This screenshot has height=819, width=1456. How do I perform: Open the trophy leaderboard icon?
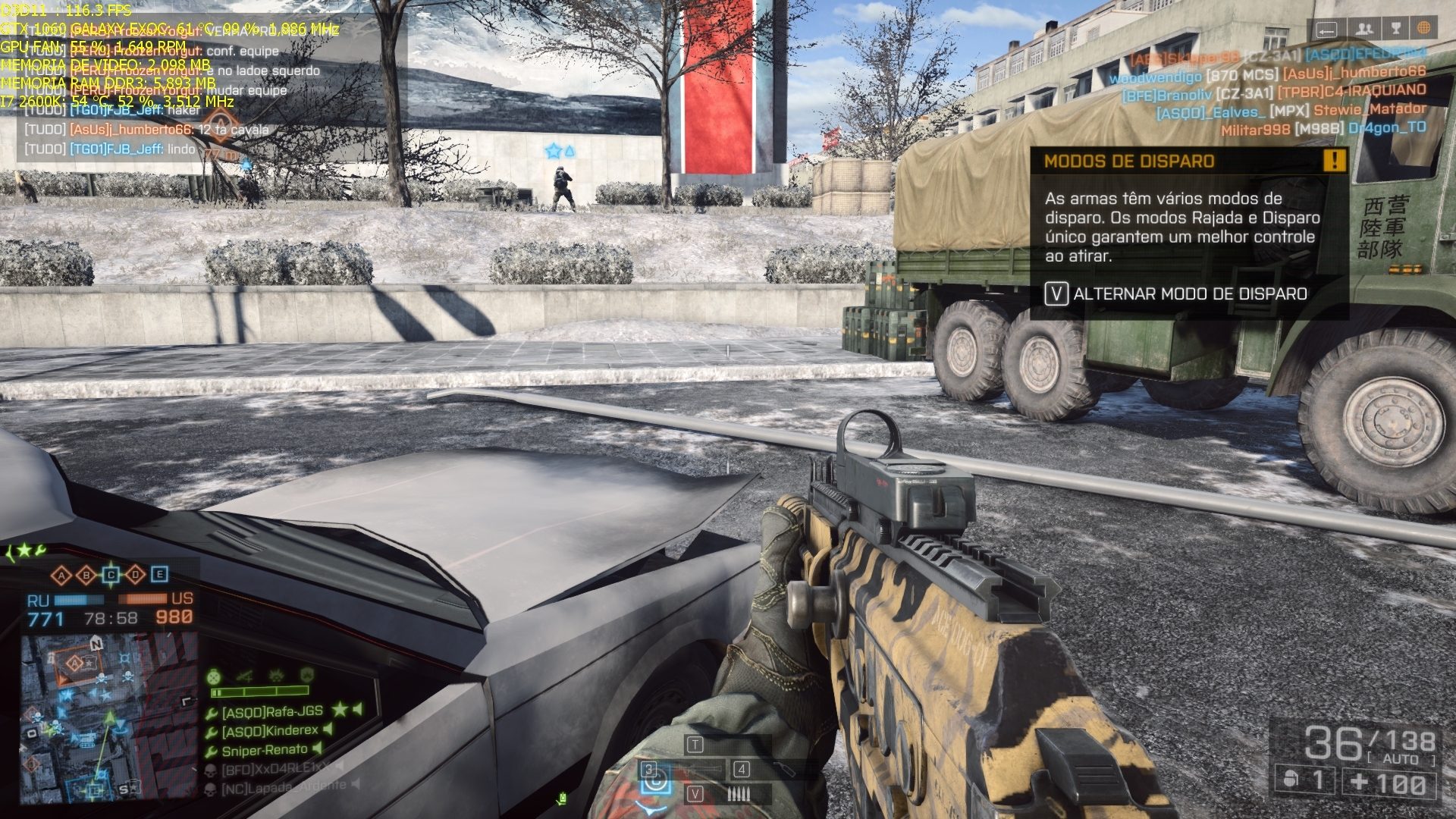(1395, 29)
